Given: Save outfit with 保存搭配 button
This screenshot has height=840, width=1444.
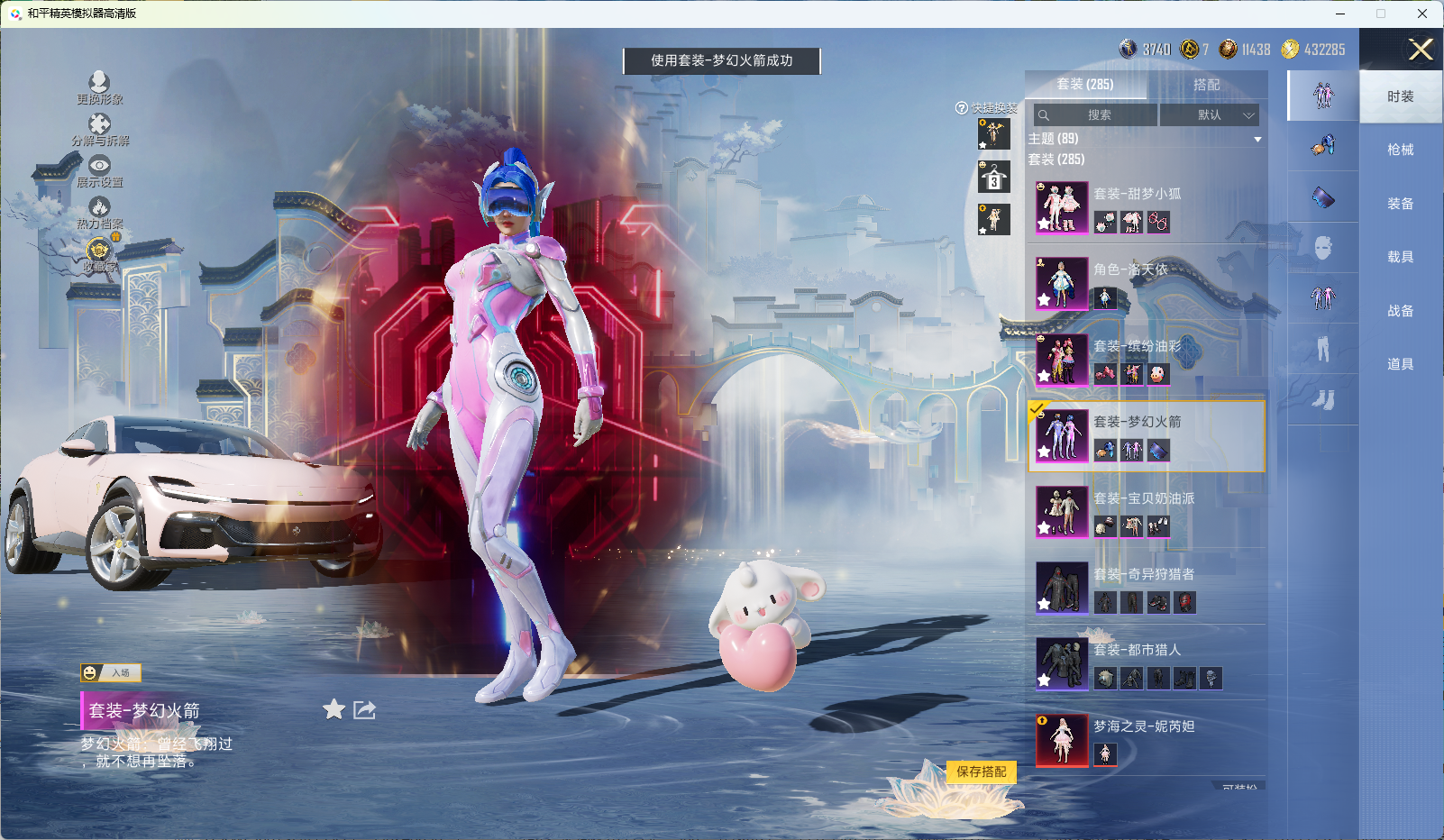Looking at the screenshot, I should click(x=981, y=772).
